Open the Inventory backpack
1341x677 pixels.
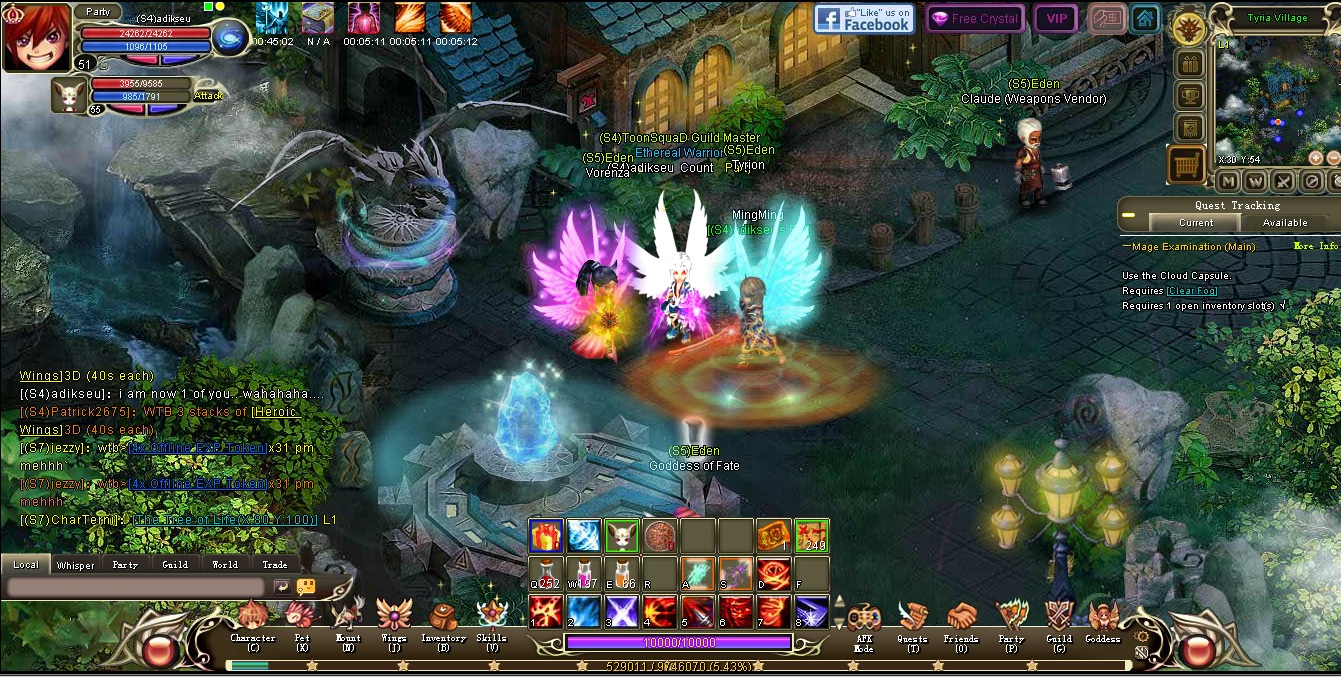pos(443,617)
